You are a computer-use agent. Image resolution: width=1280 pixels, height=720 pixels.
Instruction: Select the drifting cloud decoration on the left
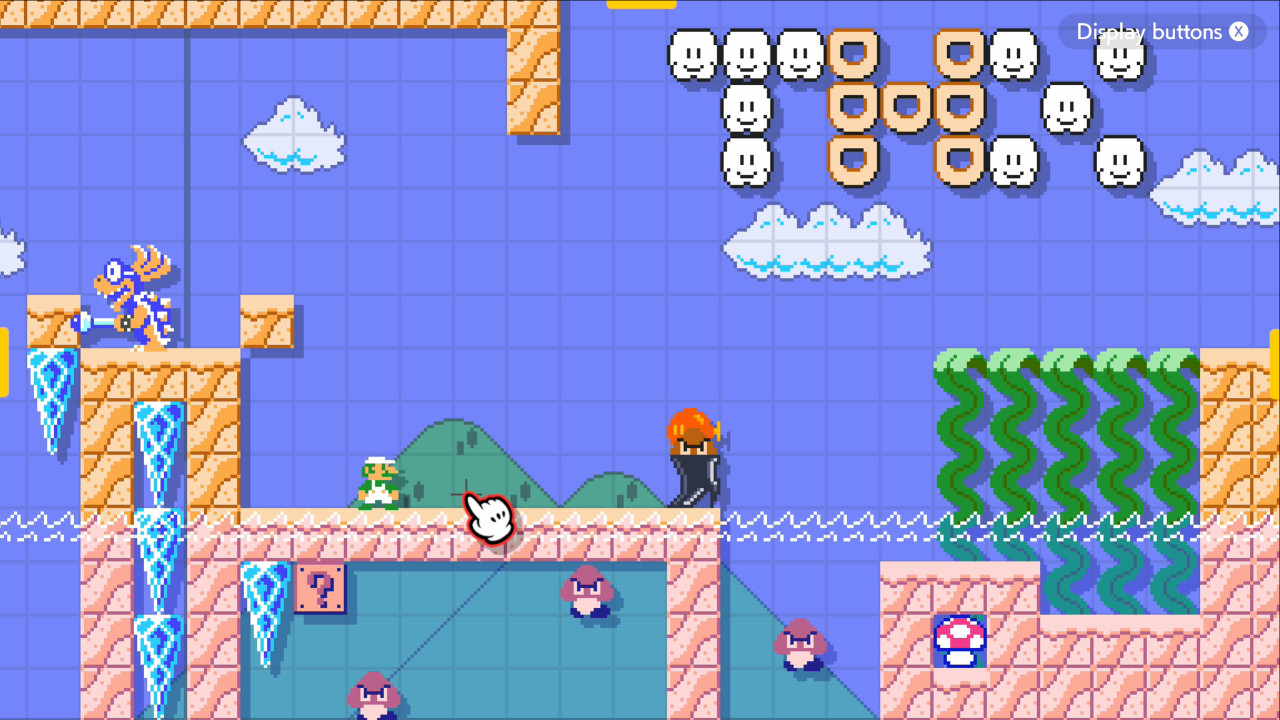pos(293,135)
